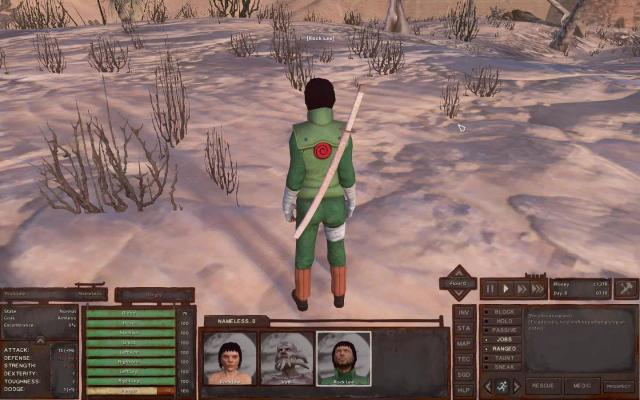Select the Rock Lee squad portrait
640x400 pixels.
[x=344, y=358]
